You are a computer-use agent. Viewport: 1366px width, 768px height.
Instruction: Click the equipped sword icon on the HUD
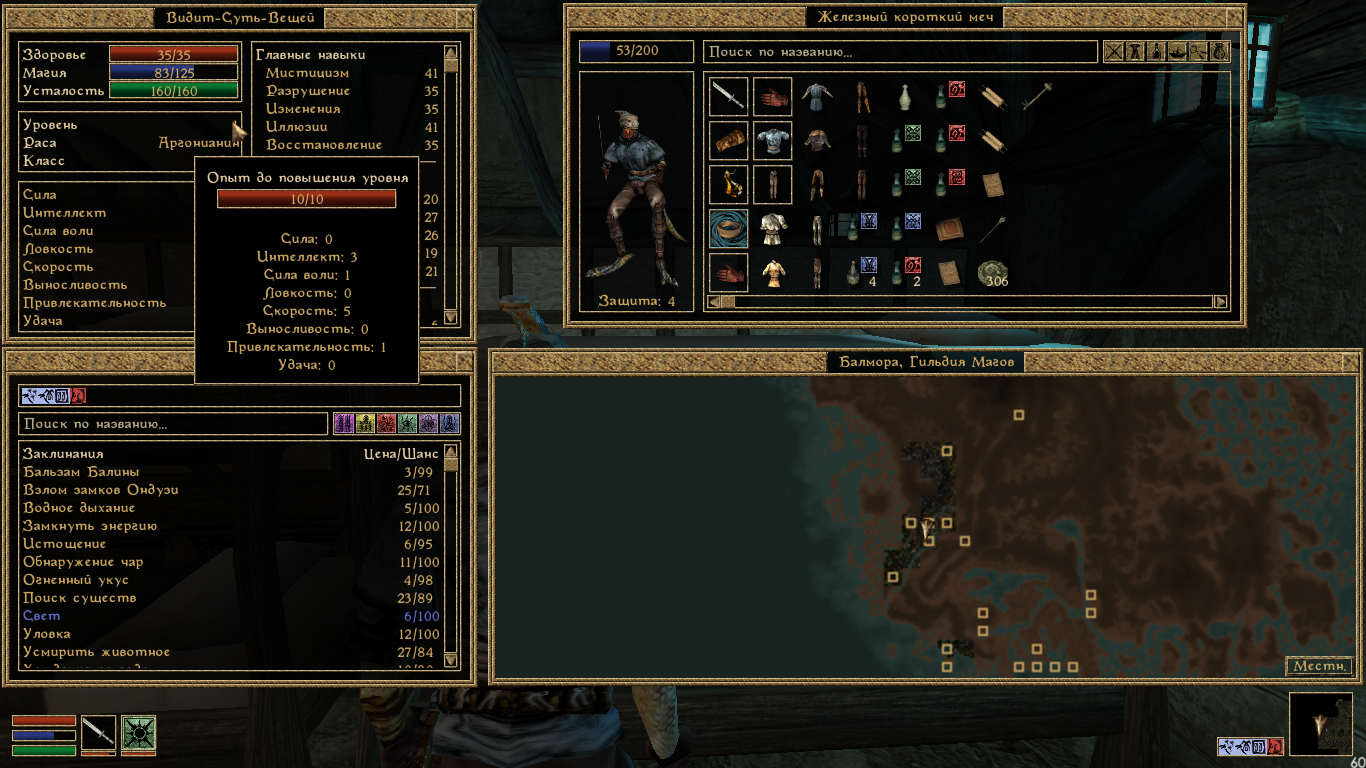tap(99, 733)
